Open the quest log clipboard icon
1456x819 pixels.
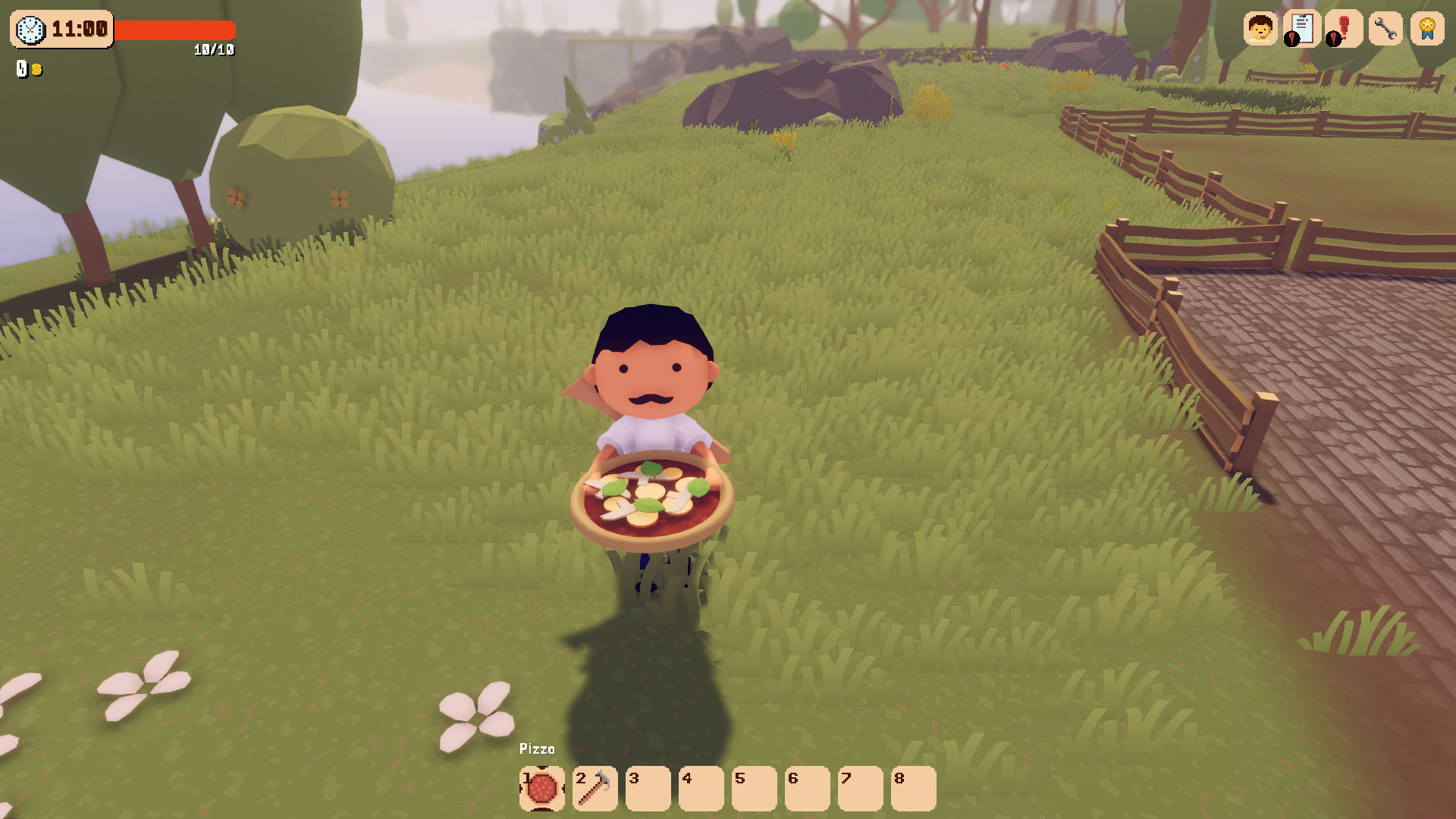point(1301,30)
